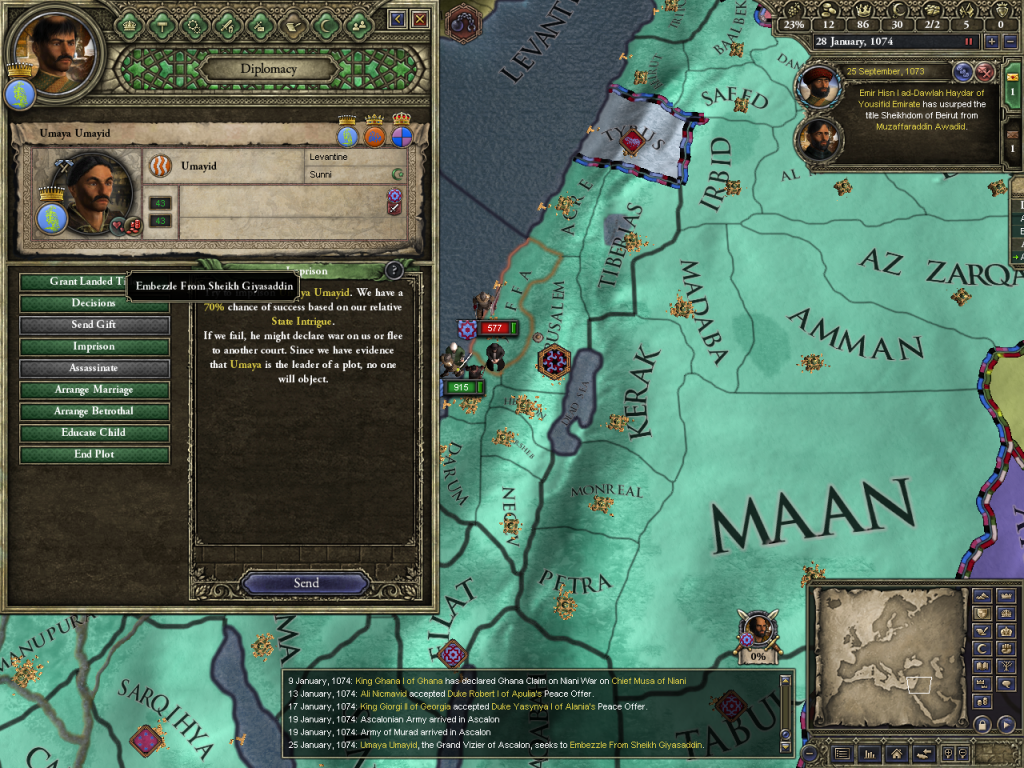Pick the Educate Child option
This screenshot has width=1024, height=768.
click(94, 433)
